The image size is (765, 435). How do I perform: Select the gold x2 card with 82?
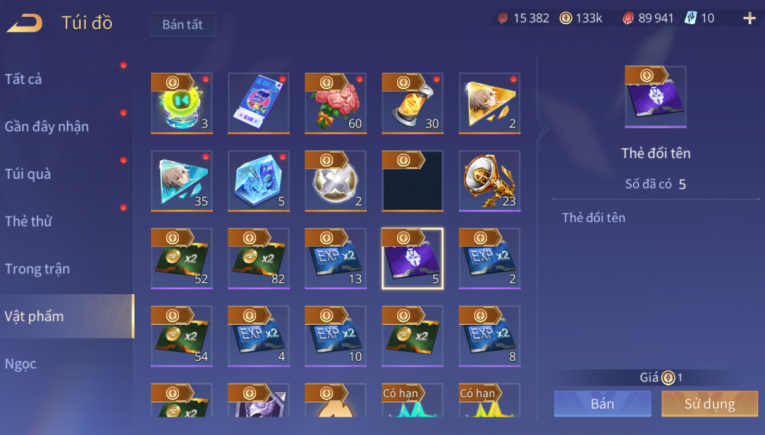pyautogui.click(x=259, y=257)
